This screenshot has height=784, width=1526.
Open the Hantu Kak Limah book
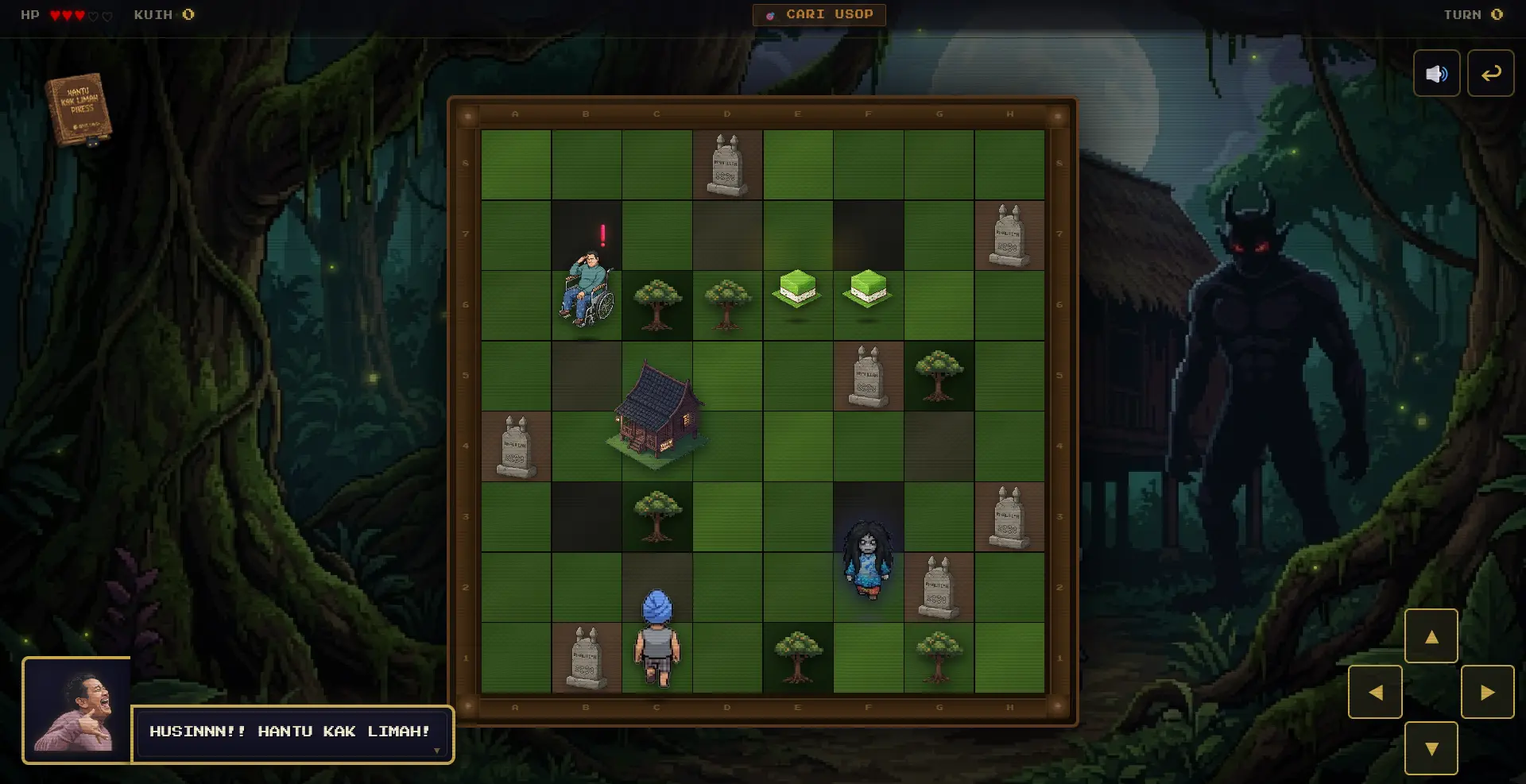79,110
